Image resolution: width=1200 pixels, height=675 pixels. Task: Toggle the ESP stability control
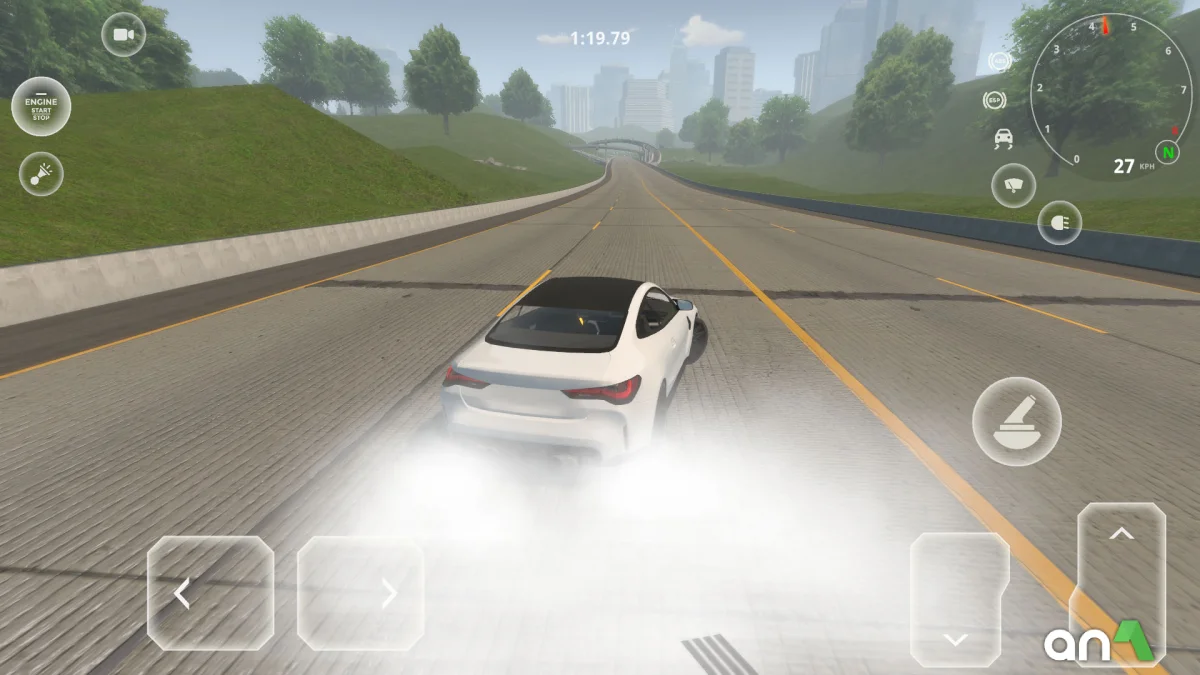(994, 99)
